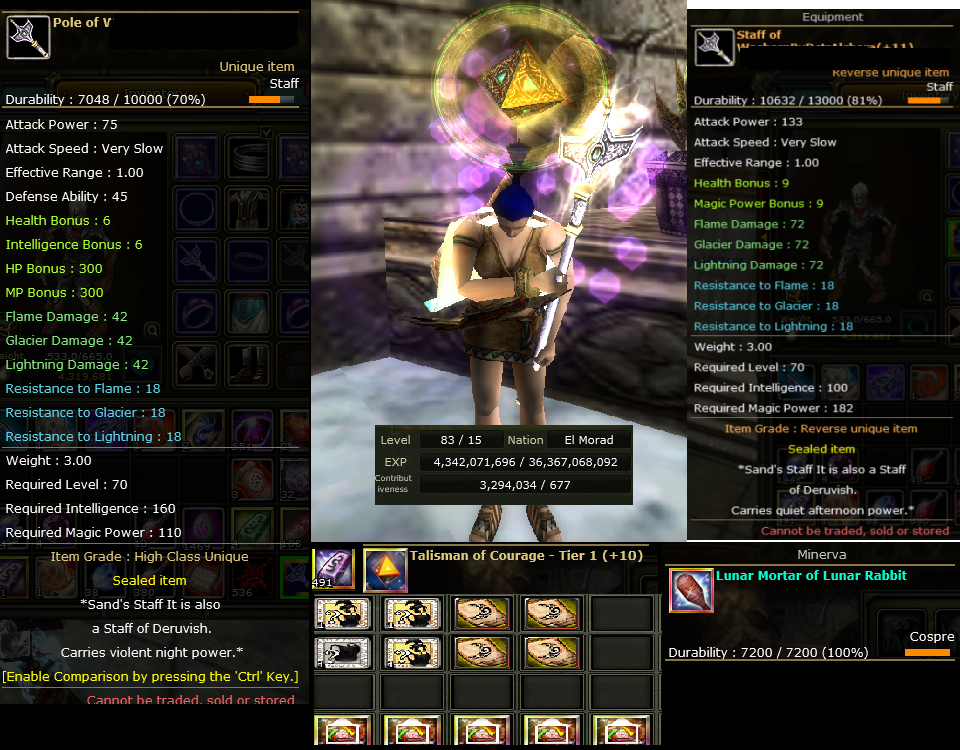Viewport: 960px width, 750px height.
Task: Select the rune stone stack of 491
Action: (333, 568)
